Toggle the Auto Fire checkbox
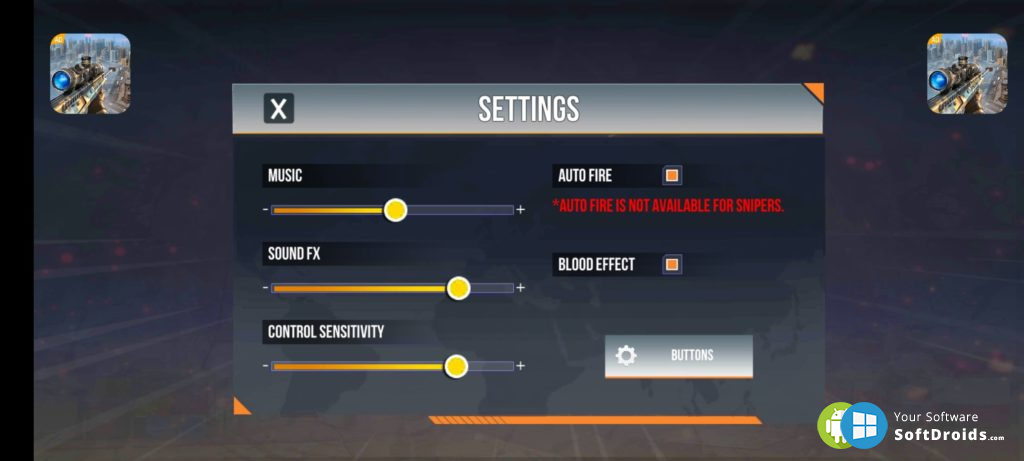This screenshot has height=461, width=1024. [673, 176]
